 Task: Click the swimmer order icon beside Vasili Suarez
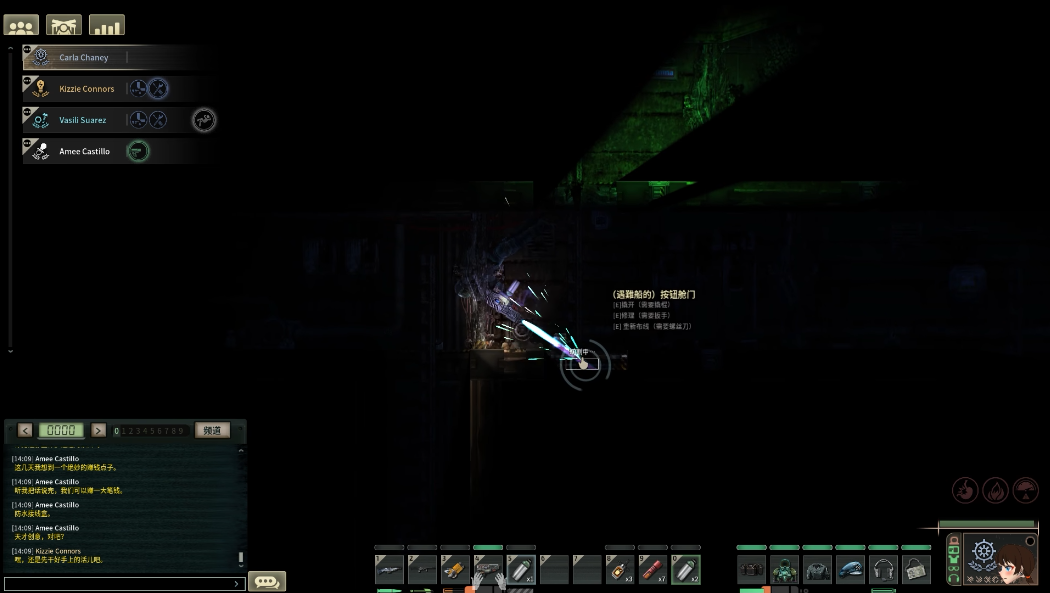pyautogui.click(x=204, y=120)
